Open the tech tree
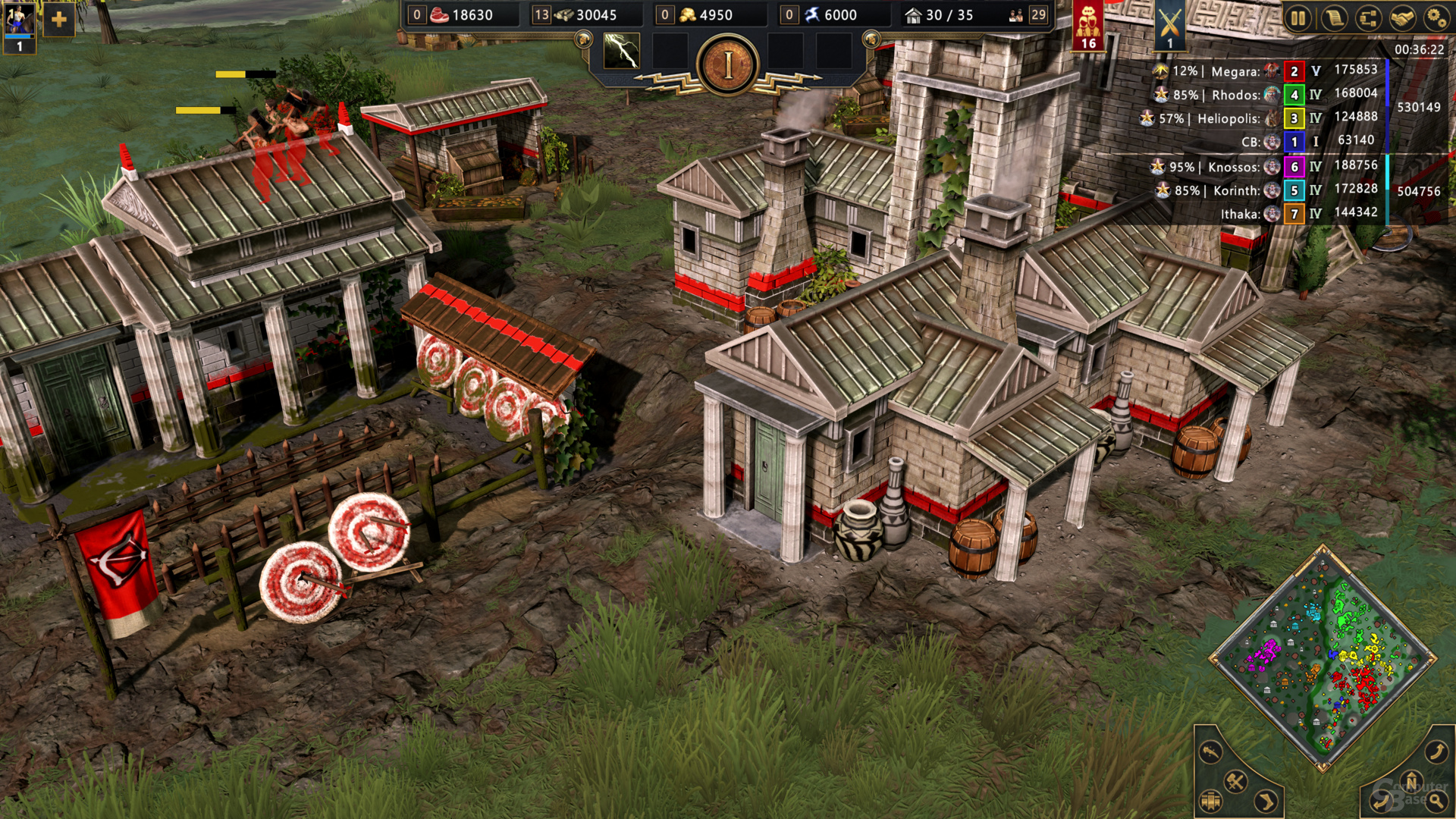1456x819 pixels. [x=1368, y=17]
